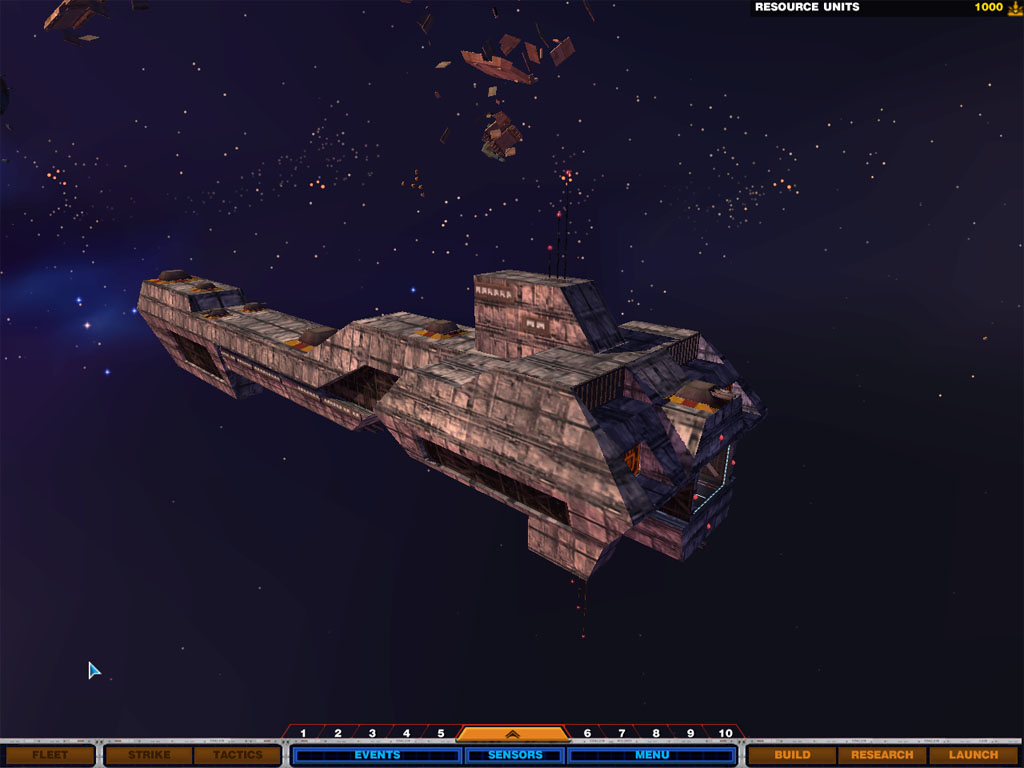Screen dimensions: 1024x768
Task: Open the Research manager
Action: (882, 755)
